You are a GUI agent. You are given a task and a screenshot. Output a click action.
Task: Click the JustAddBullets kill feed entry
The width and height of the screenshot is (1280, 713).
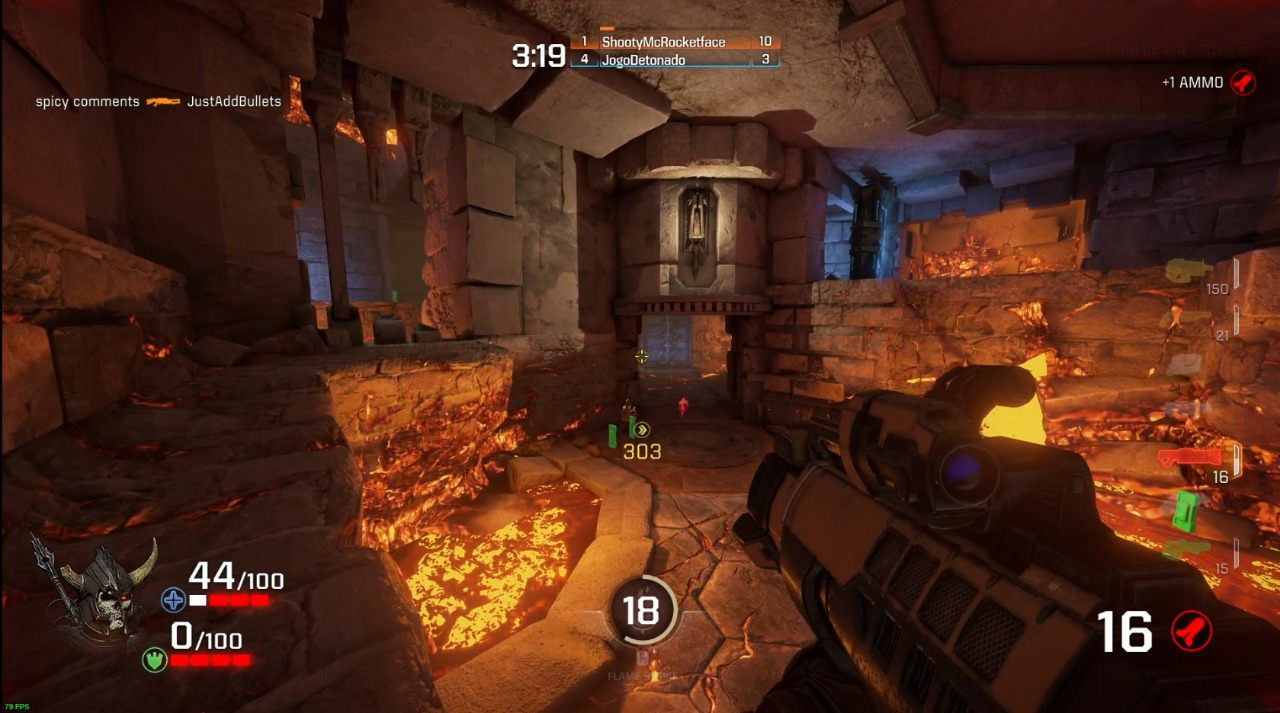click(x=234, y=101)
